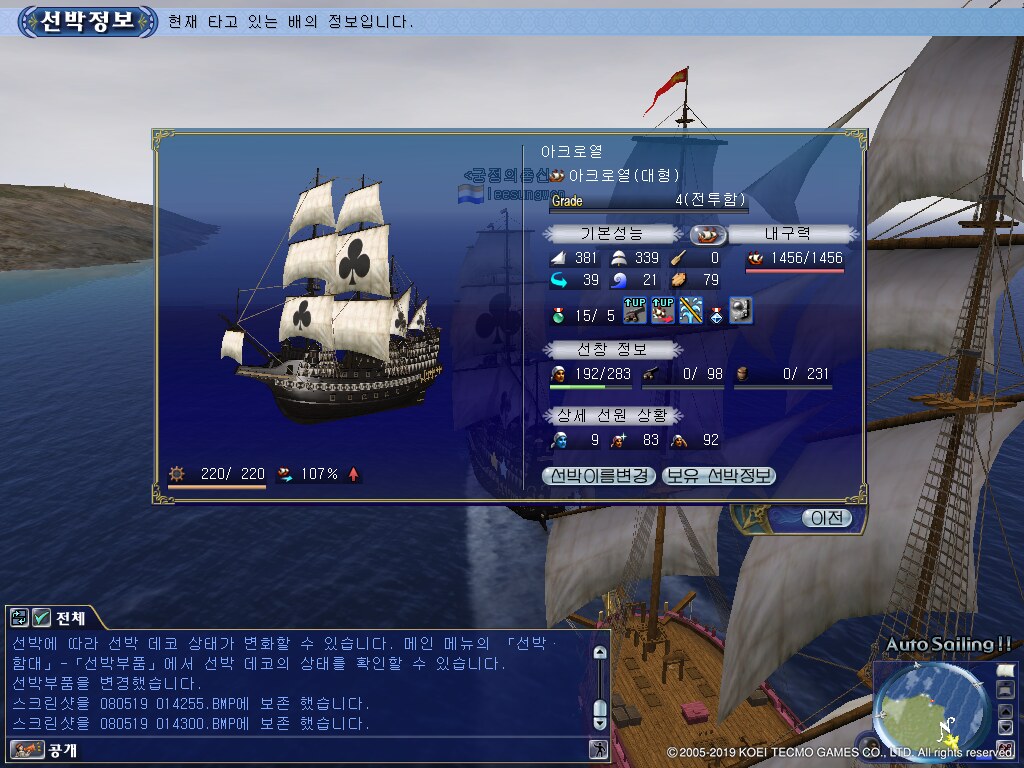
Task: Click the chat window swap icon
Action: (19, 617)
